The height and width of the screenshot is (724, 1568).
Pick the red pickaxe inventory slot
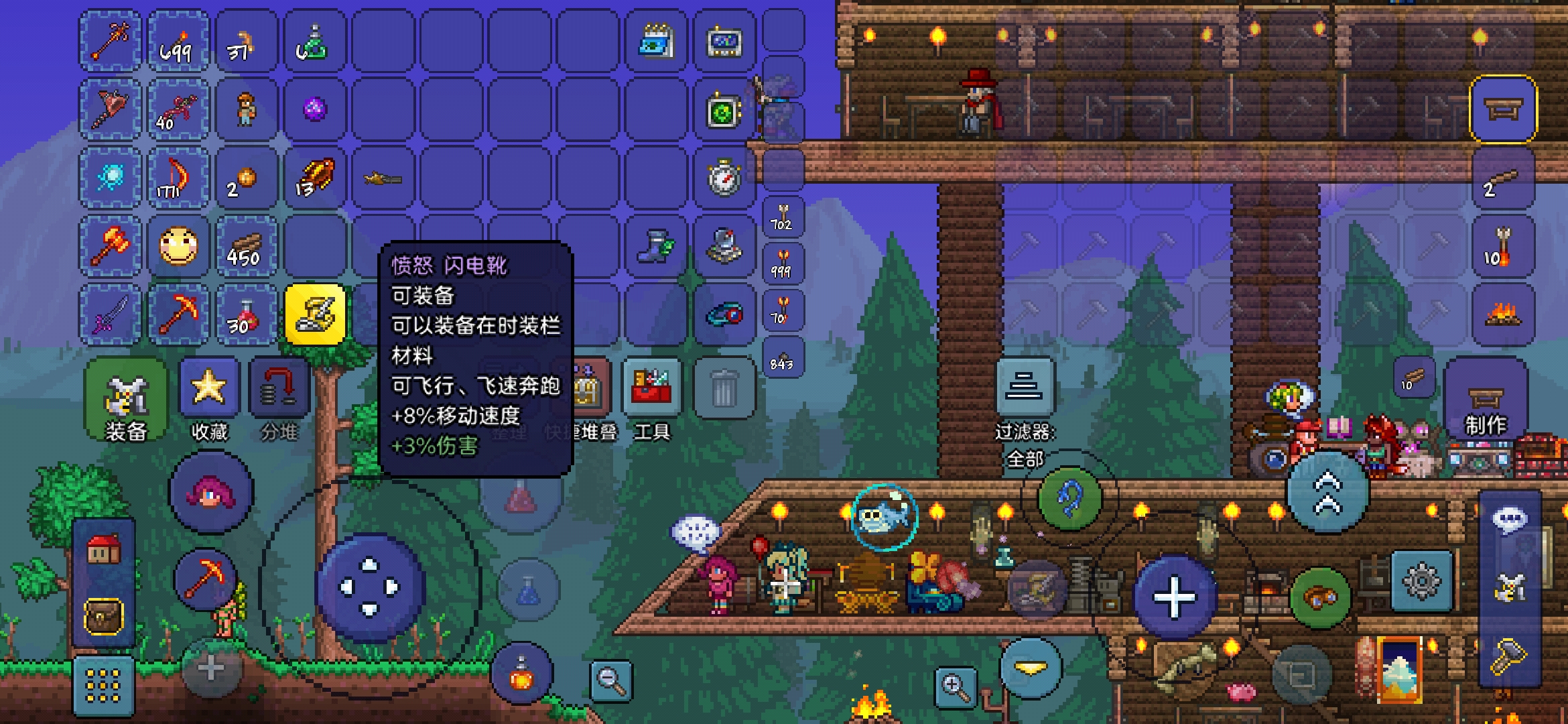click(178, 314)
